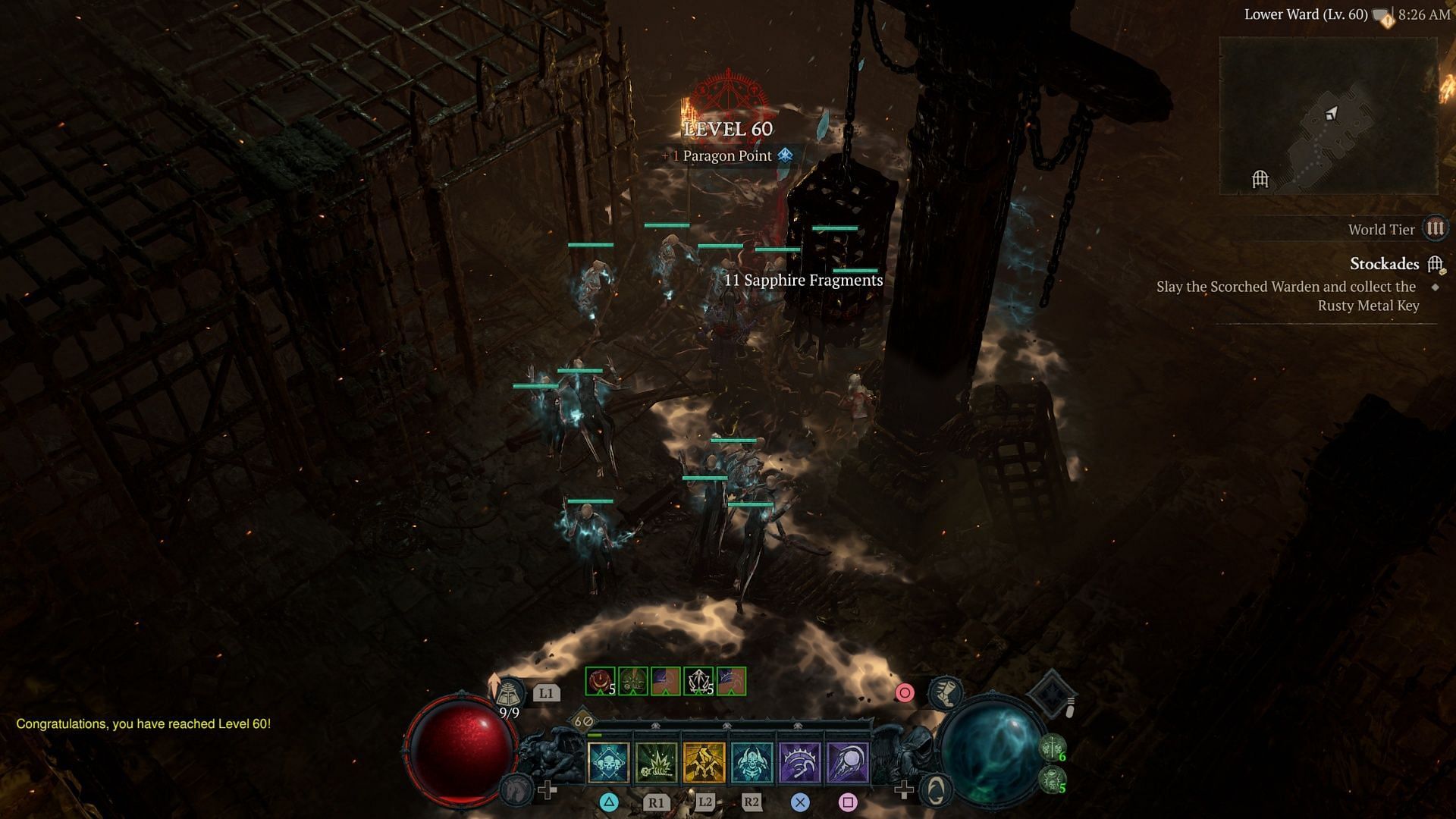Click the level-up message in the chat log
Image resolution: width=1456 pixels, height=819 pixels.
click(143, 723)
